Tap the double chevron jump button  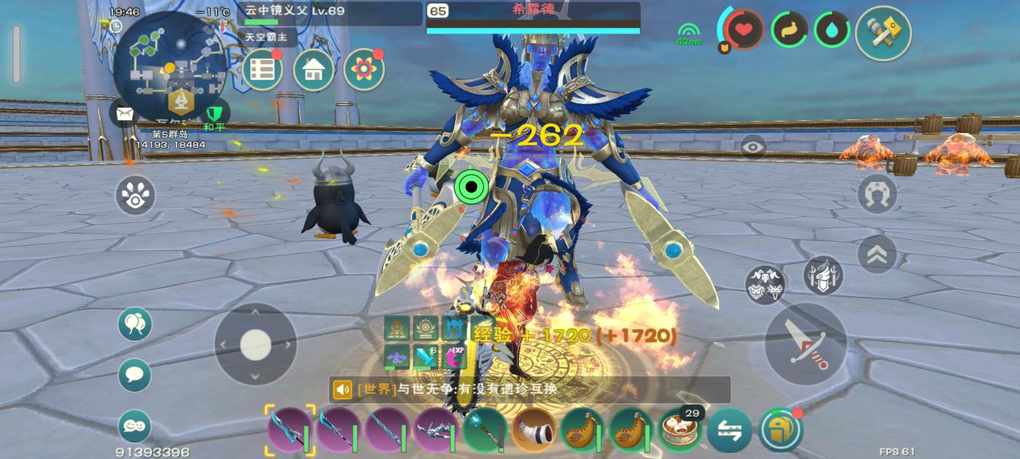pos(877,254)
